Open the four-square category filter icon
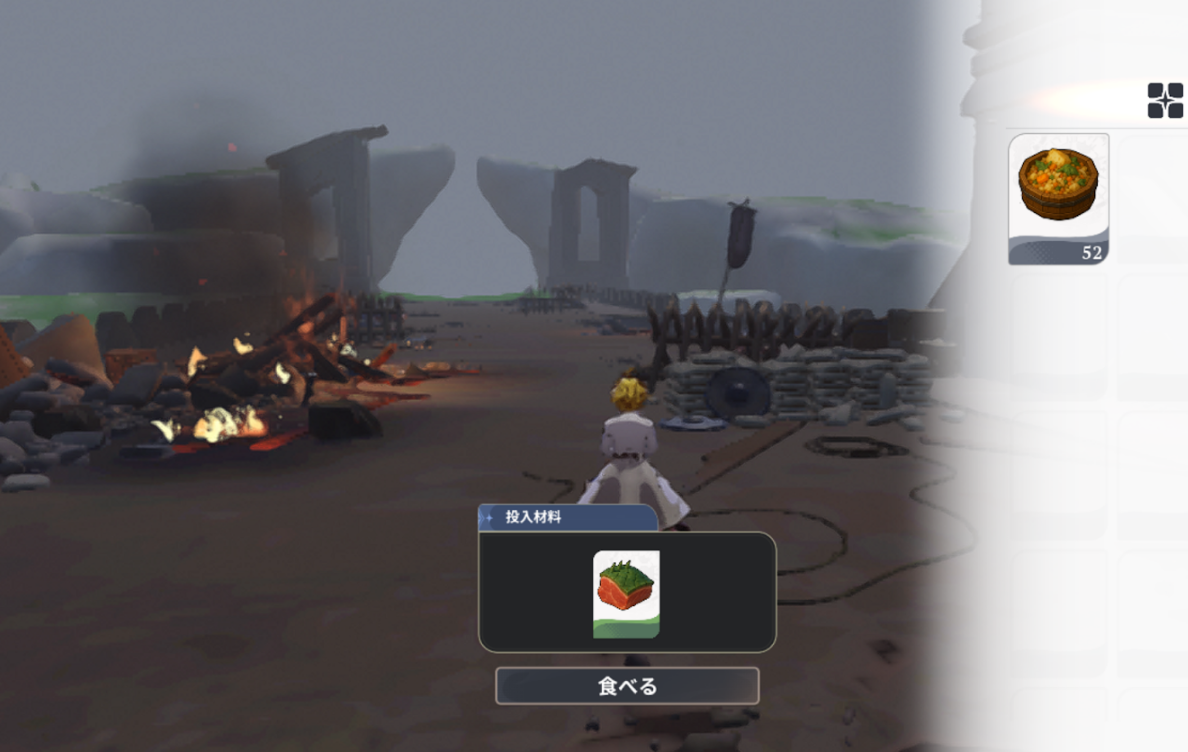 click(1165, 101)
